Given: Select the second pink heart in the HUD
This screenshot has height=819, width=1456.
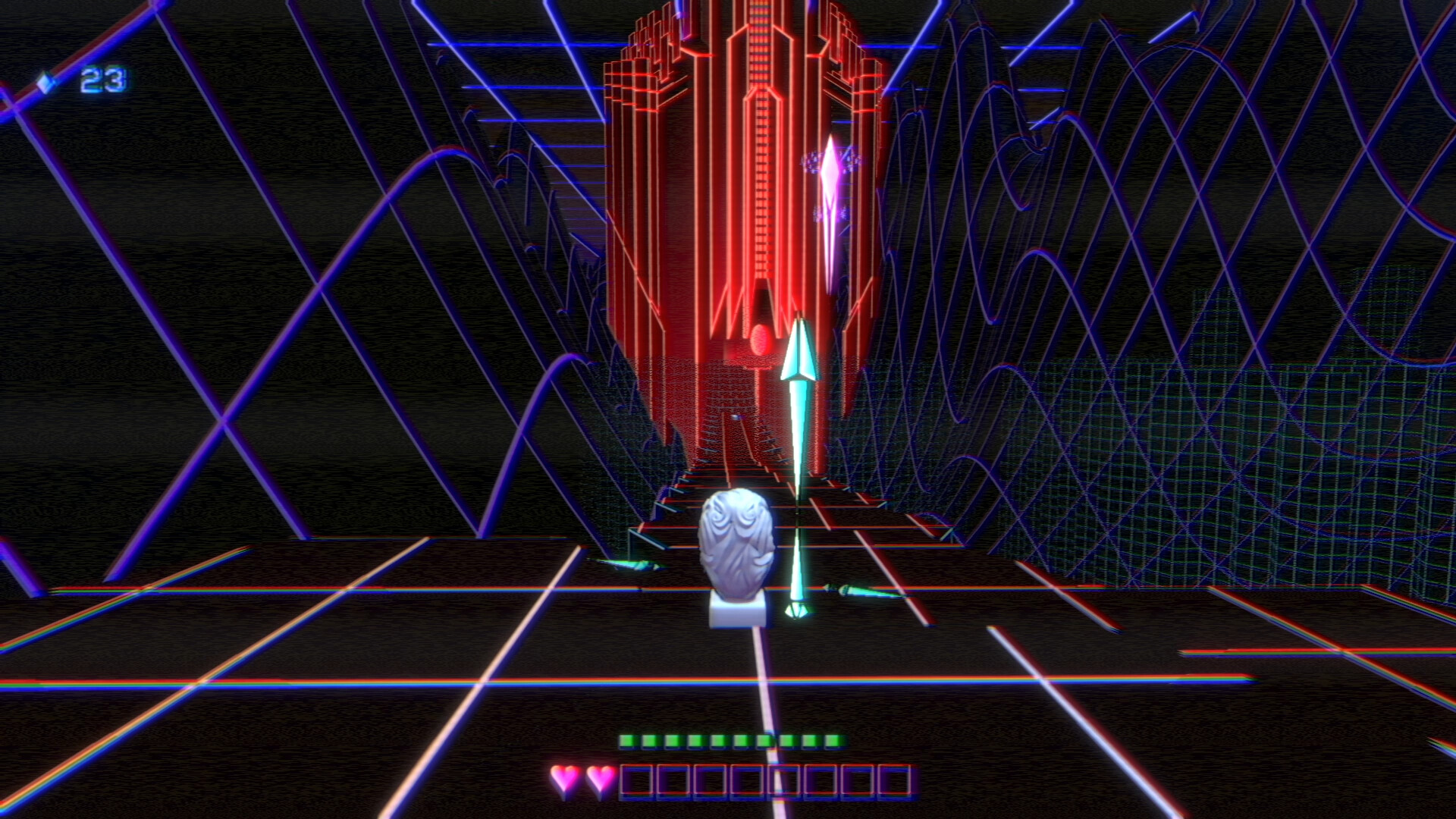Looking at the screenshot, I should 598,777.
